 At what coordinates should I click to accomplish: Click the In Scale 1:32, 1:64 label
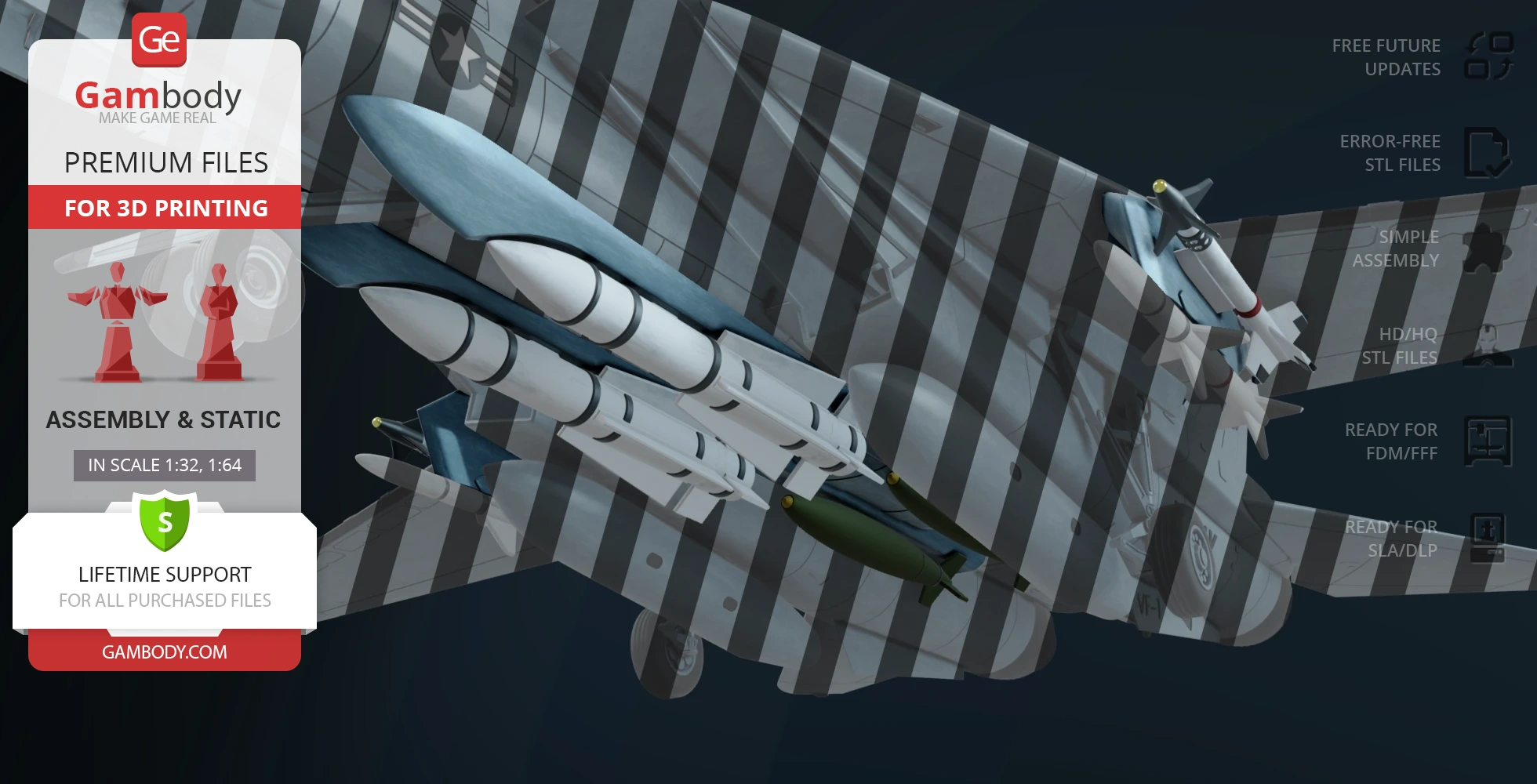click(x=165, y=465)
